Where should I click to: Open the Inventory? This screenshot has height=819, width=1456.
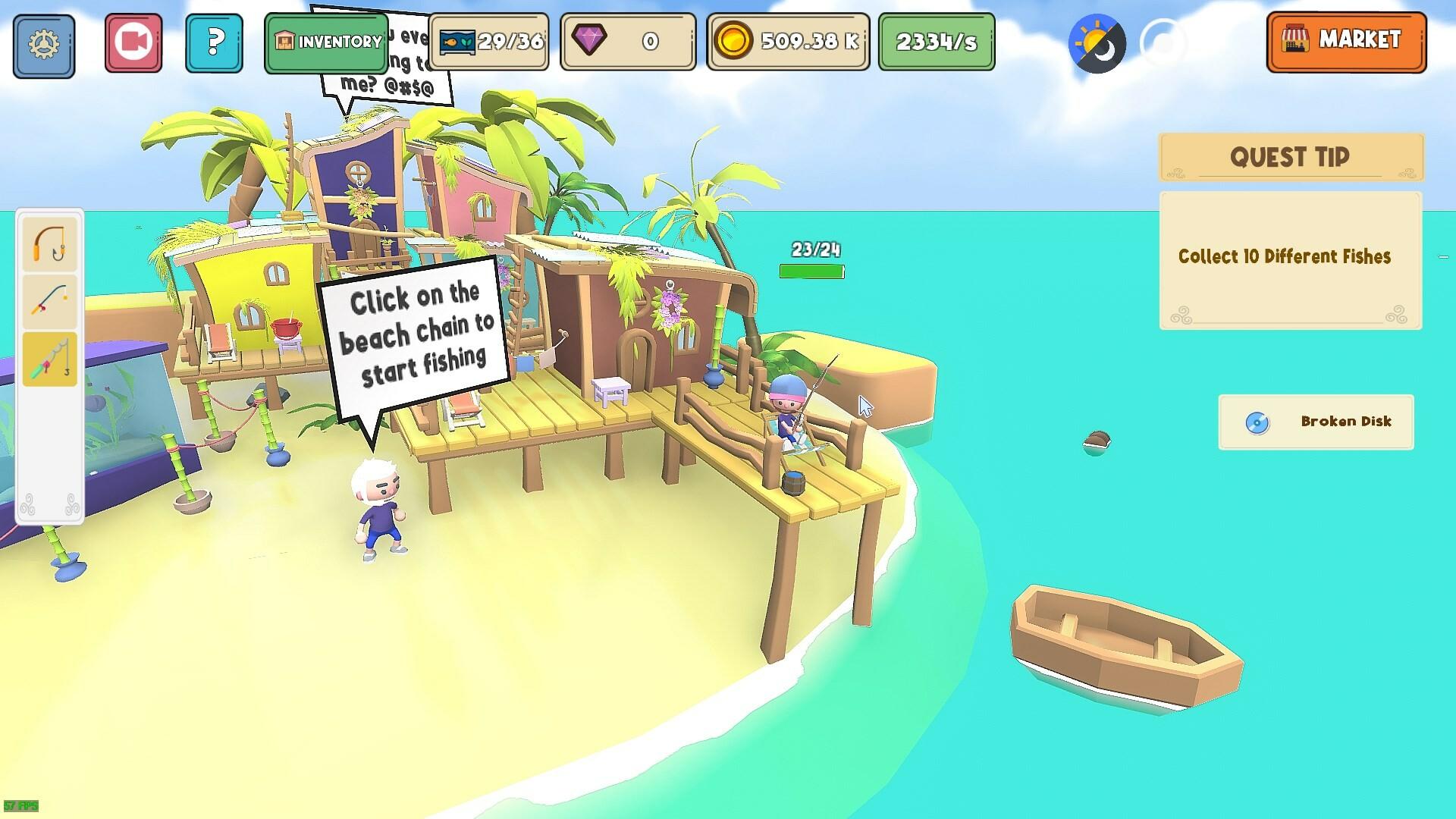click(326, 42)
